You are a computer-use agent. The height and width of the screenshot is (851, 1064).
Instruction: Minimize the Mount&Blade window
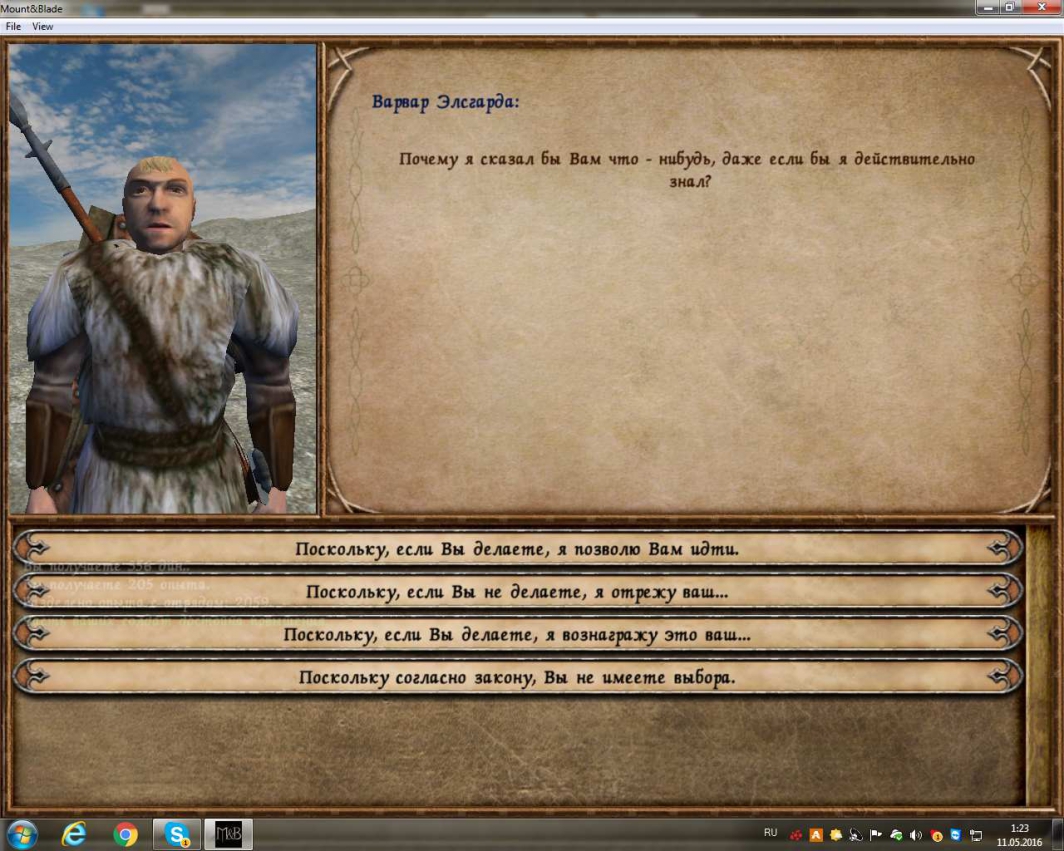989,7
